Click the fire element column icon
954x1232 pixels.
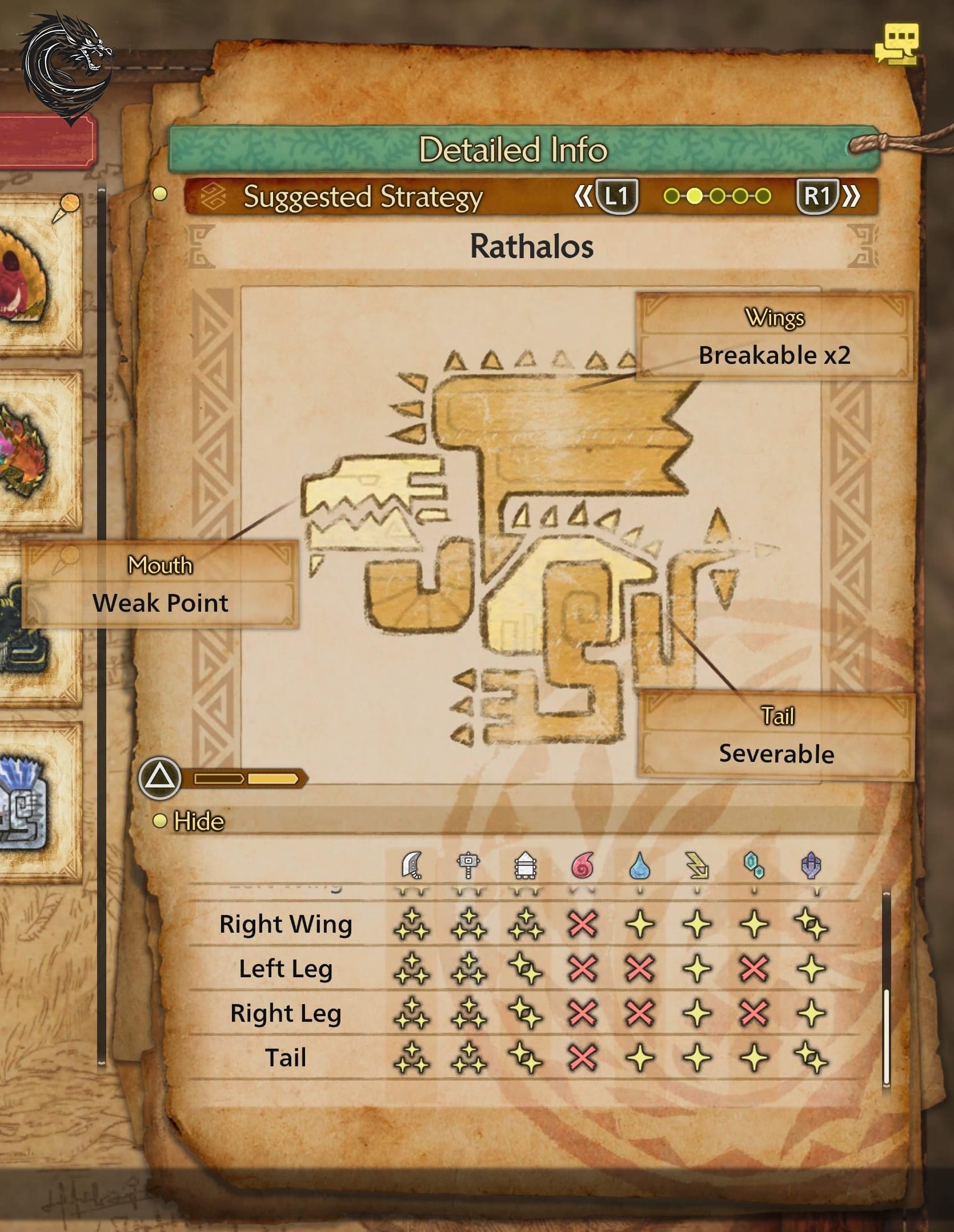[582, 865]
